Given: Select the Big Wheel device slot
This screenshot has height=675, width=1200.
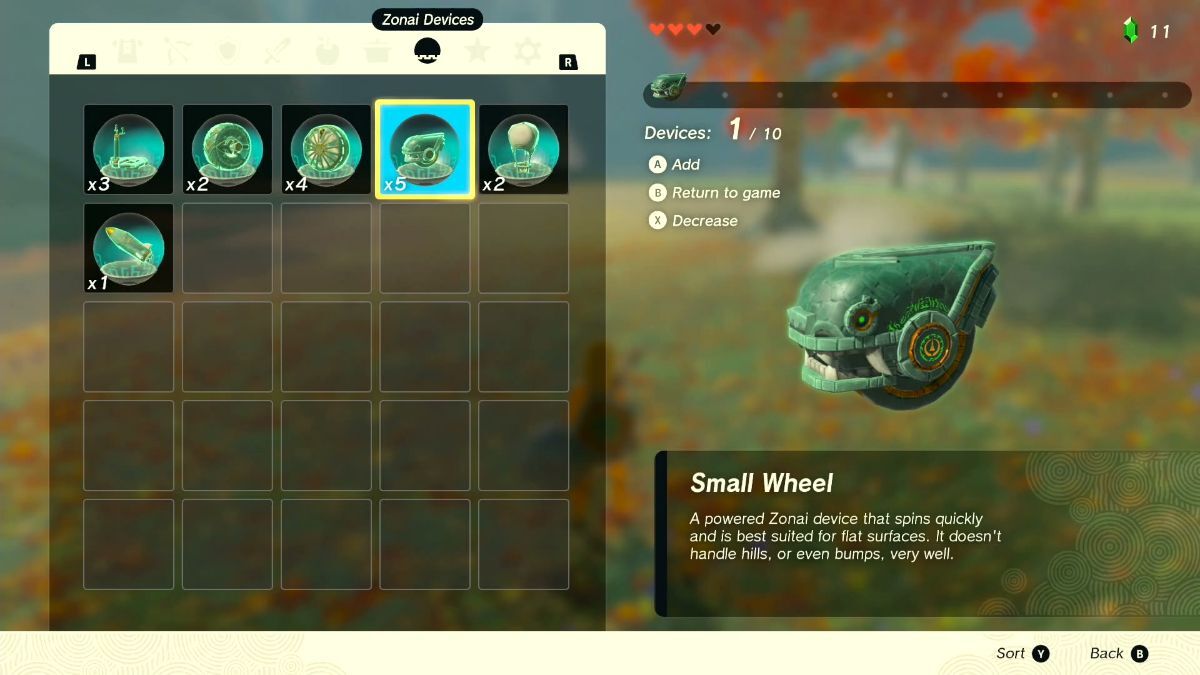Looking at the screenshot, I should click(x=326, y=150).
